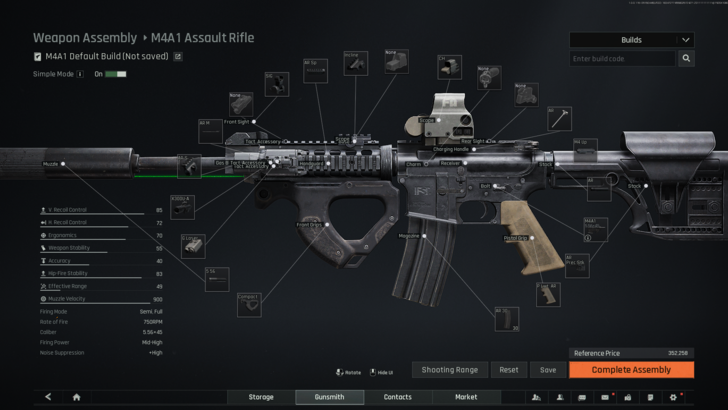Select the Pistol Grip attachment slot
Screen dimensions: 728x410
coord(517,238)
